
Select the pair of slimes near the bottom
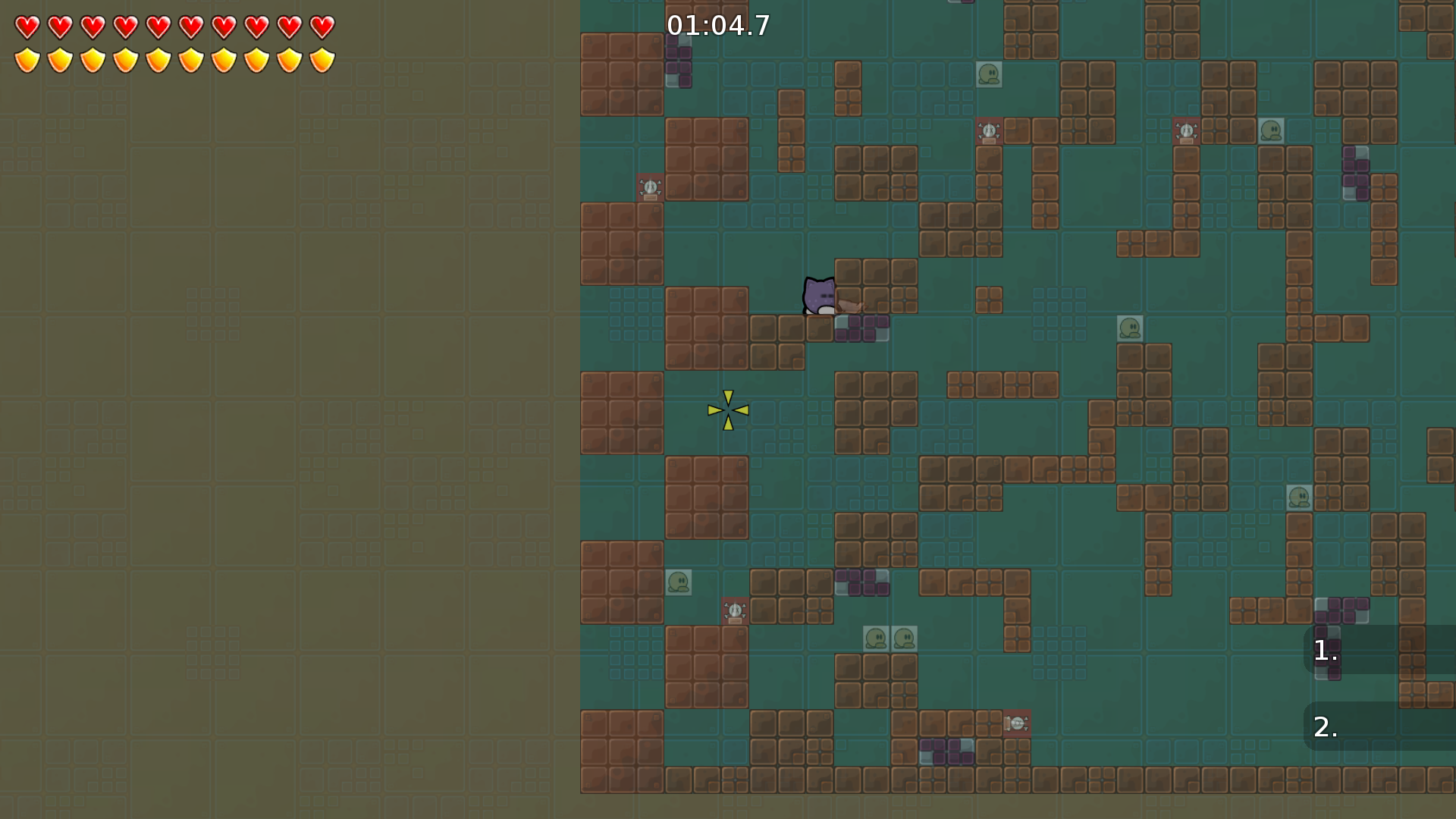click(x=891, y=639)
